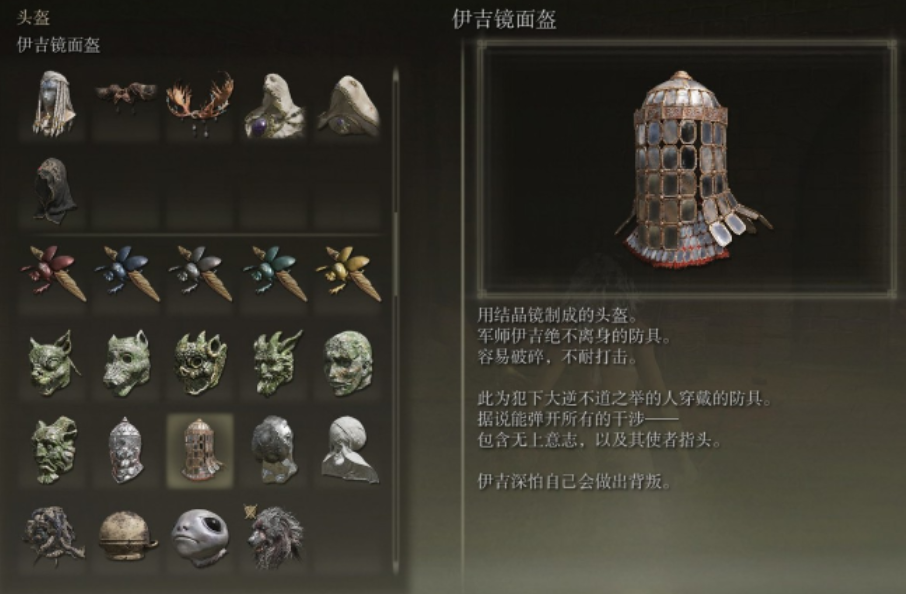
Task: Select the dark lion head helm
Action: [274, 537]
